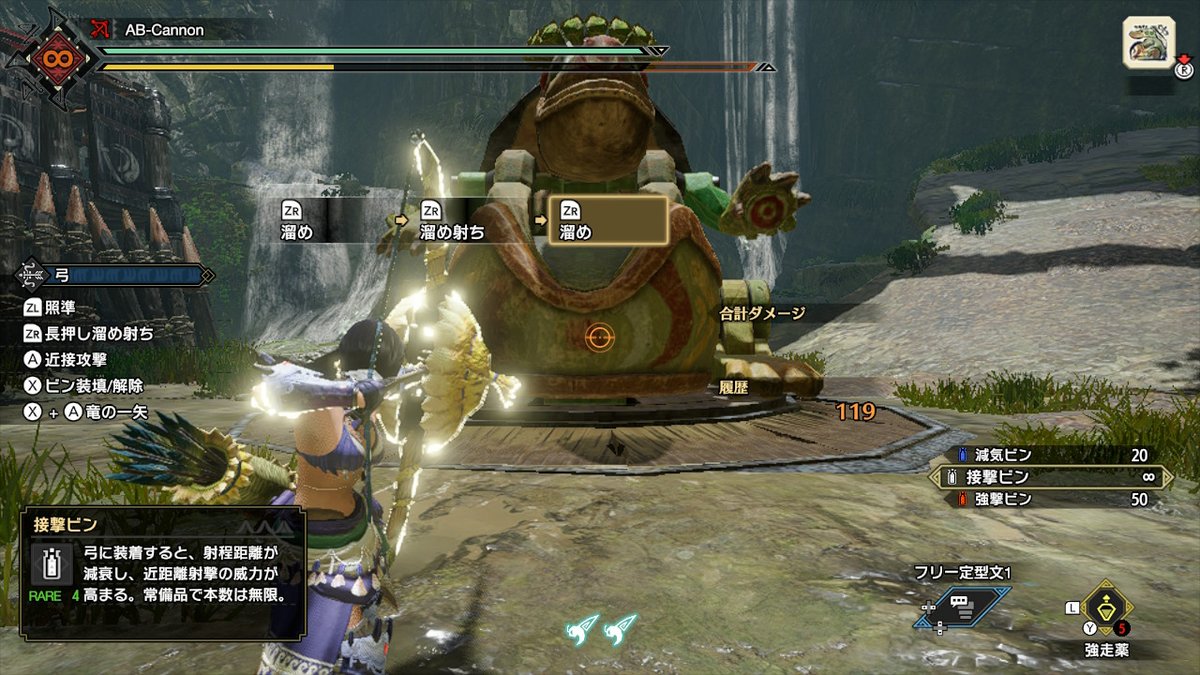Click the 強走薬 item icon
The height and width of the screenshot is (675, 1200).
(1105, 606)
